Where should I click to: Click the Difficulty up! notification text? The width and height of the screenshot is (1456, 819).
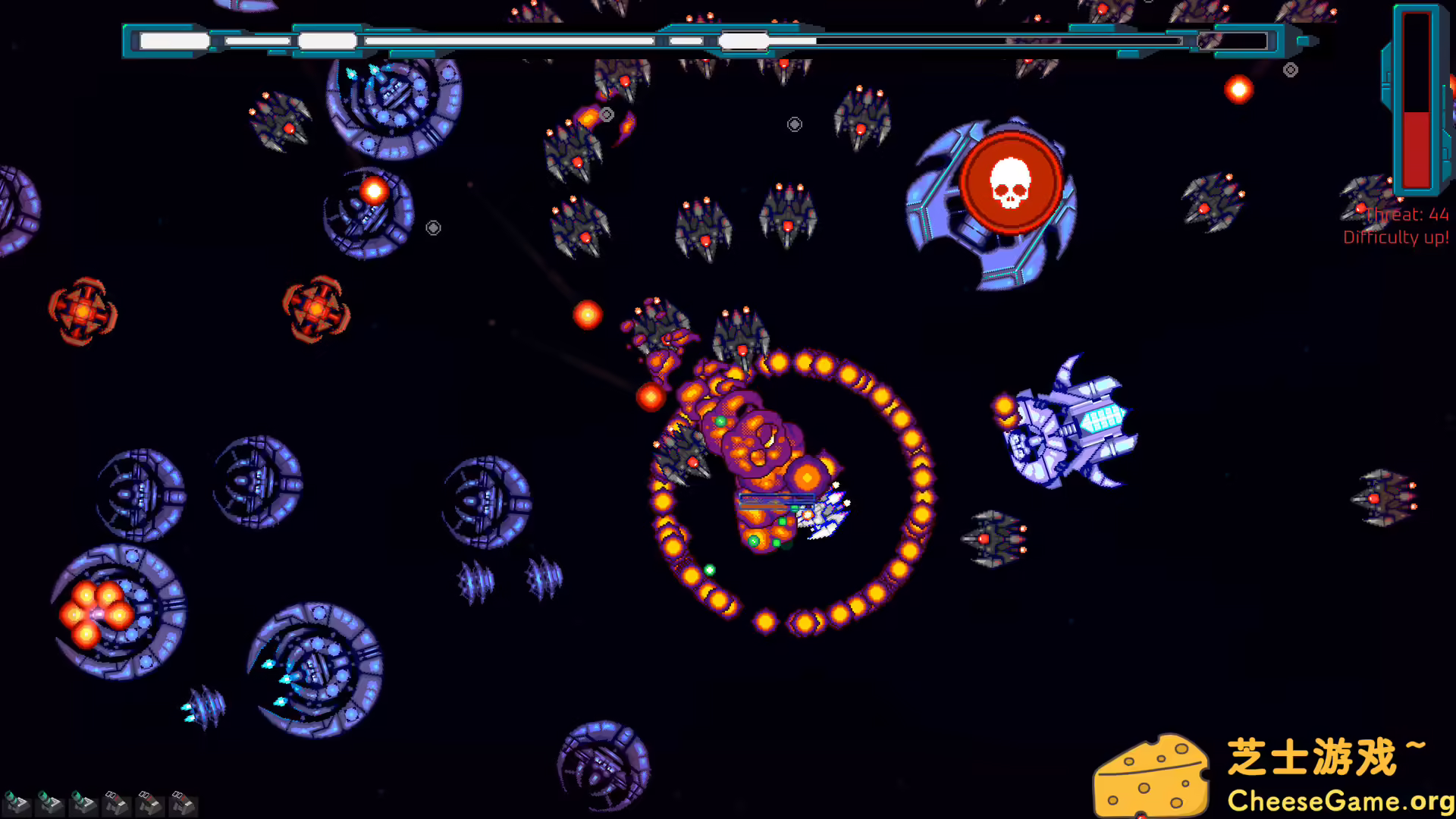coord(1397,237)
